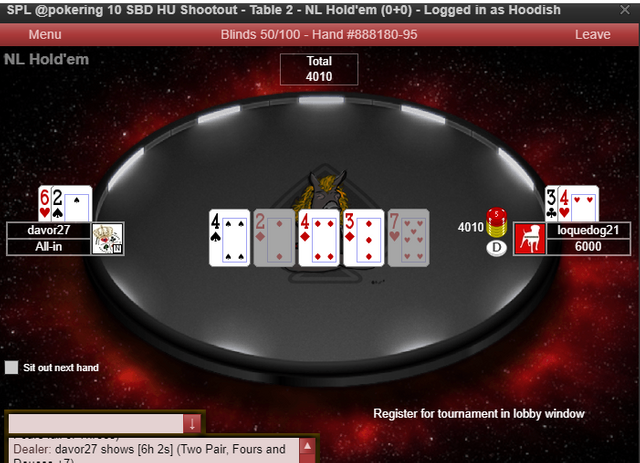The width and height of the screenshot is (640, 463).
Task: Select loquedog21's red avatar
Action: (x=530, y=239)
